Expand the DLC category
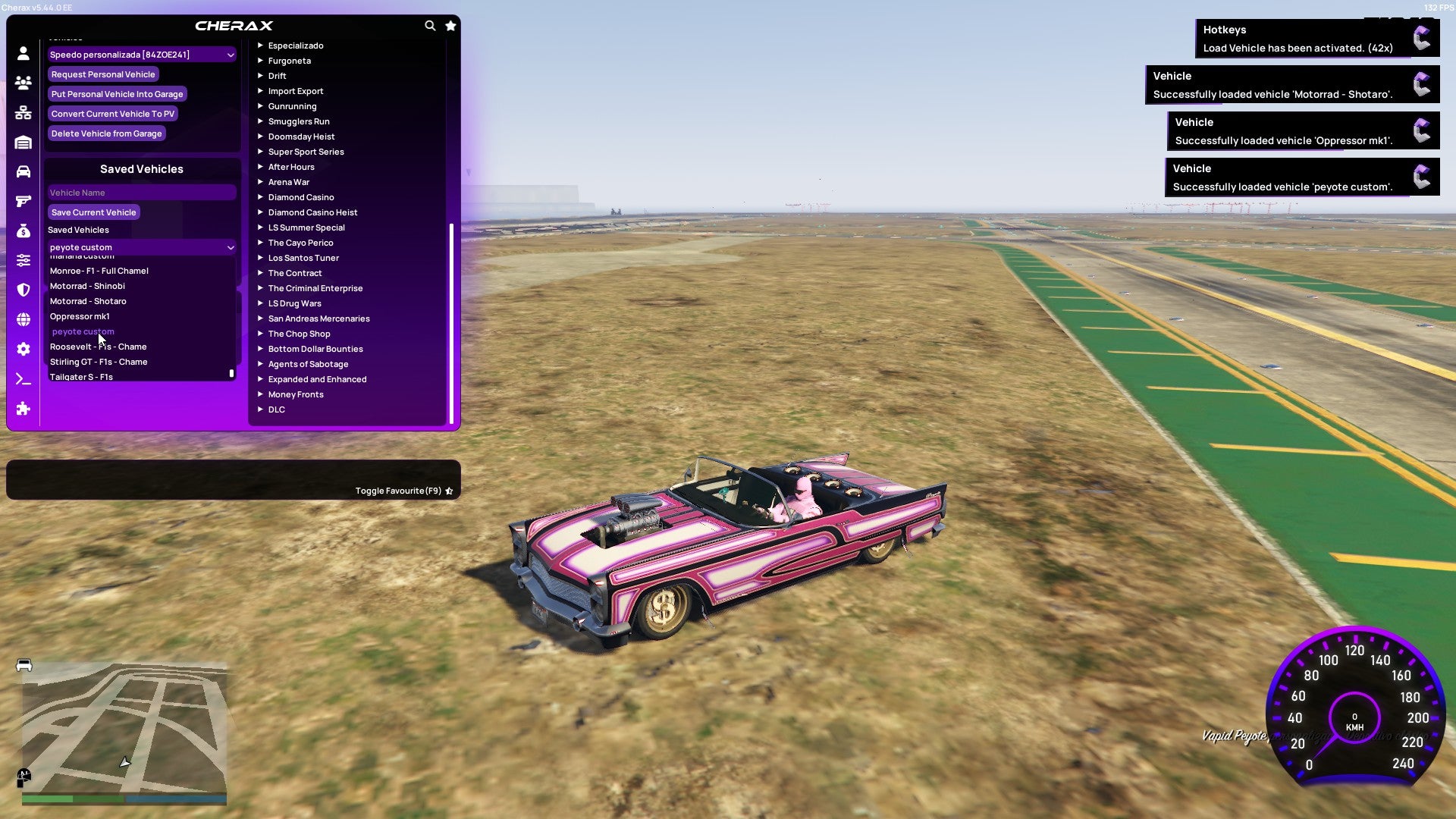This screenshot has width=1456, height=819. pos(277,409)
